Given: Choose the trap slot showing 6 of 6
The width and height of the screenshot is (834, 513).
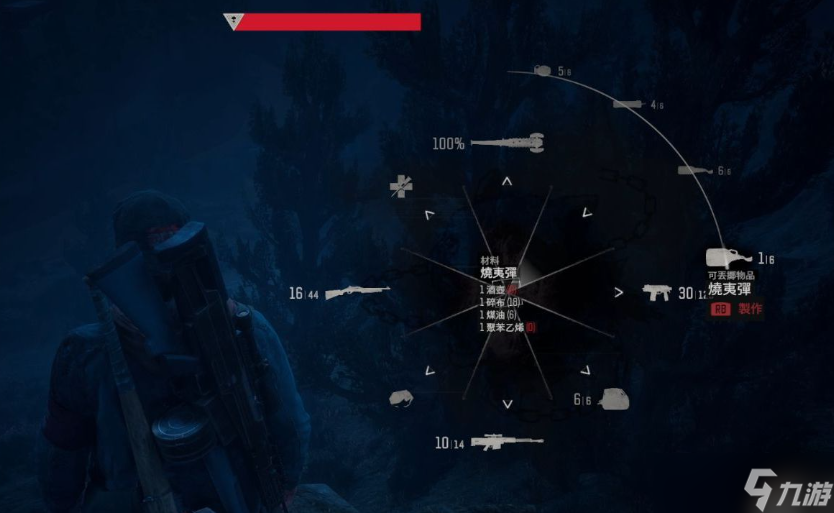Looking at the screenshot, I should (613, 398).
